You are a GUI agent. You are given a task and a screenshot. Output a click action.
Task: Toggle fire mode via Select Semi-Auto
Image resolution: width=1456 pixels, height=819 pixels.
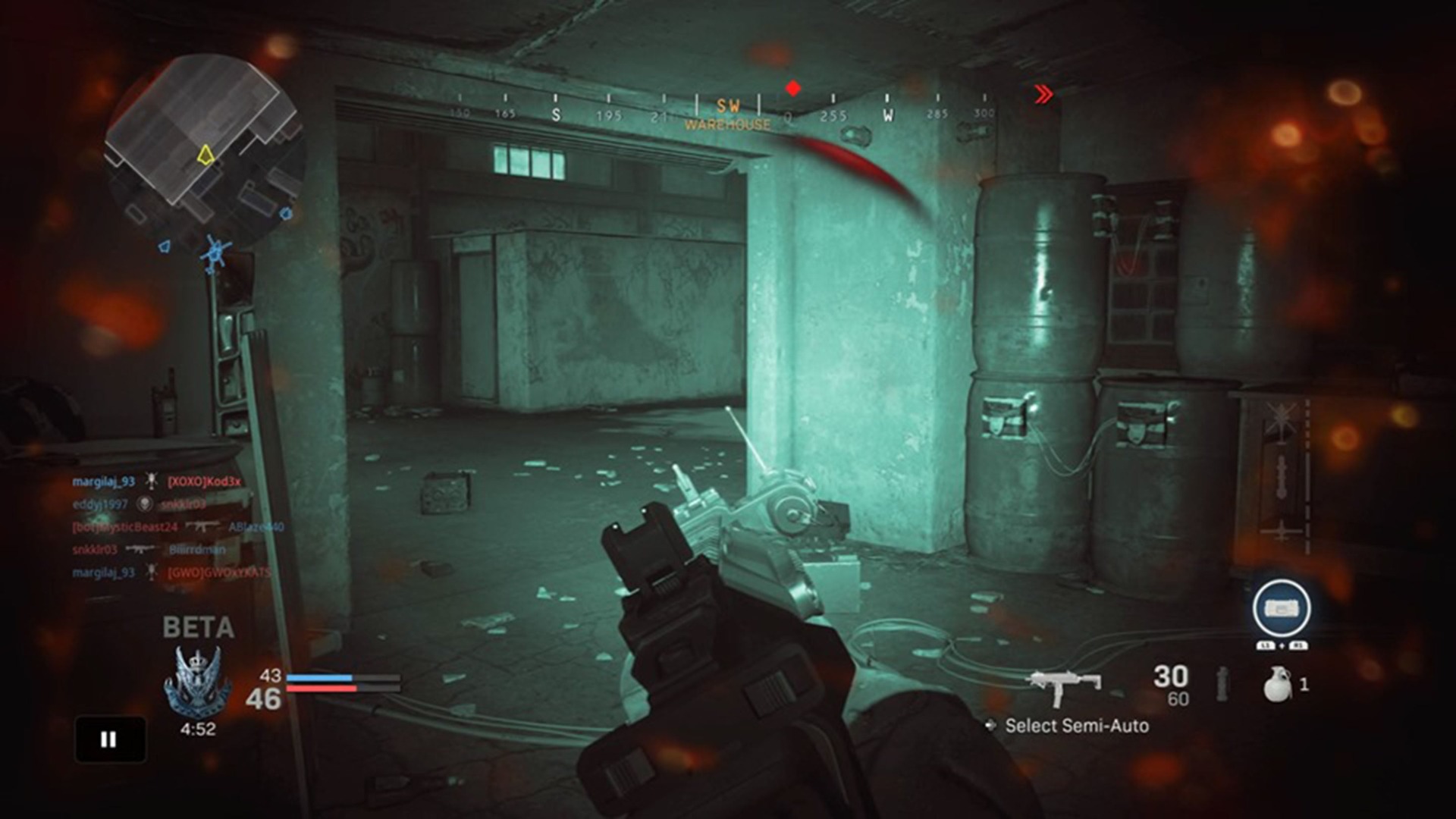pos(1077,726)
